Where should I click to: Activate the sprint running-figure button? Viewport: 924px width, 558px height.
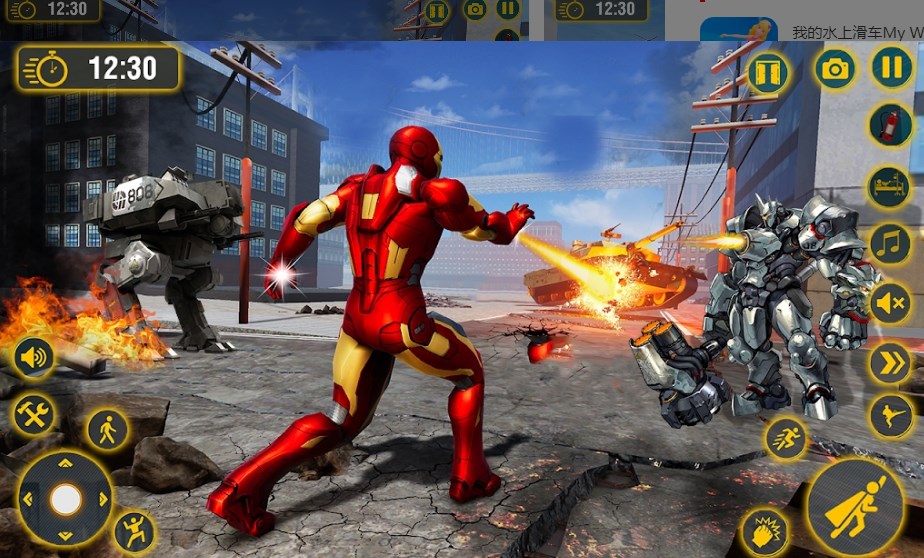(x=787, y=438)
